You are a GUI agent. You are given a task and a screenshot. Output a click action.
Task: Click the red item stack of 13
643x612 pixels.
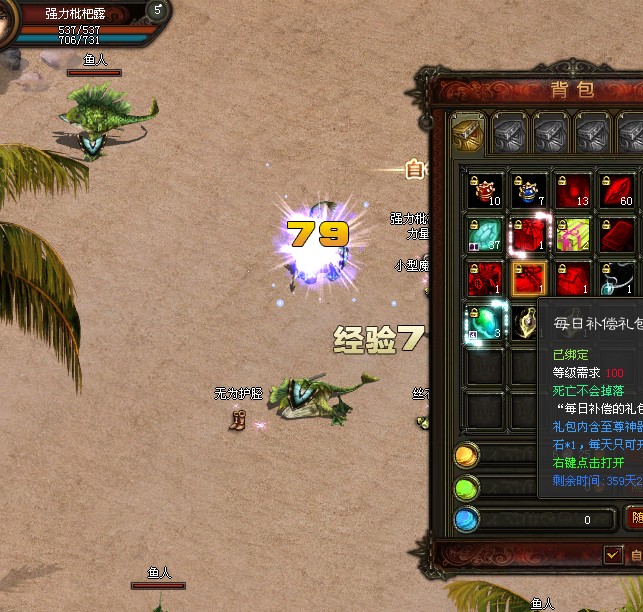click(575, 190)
